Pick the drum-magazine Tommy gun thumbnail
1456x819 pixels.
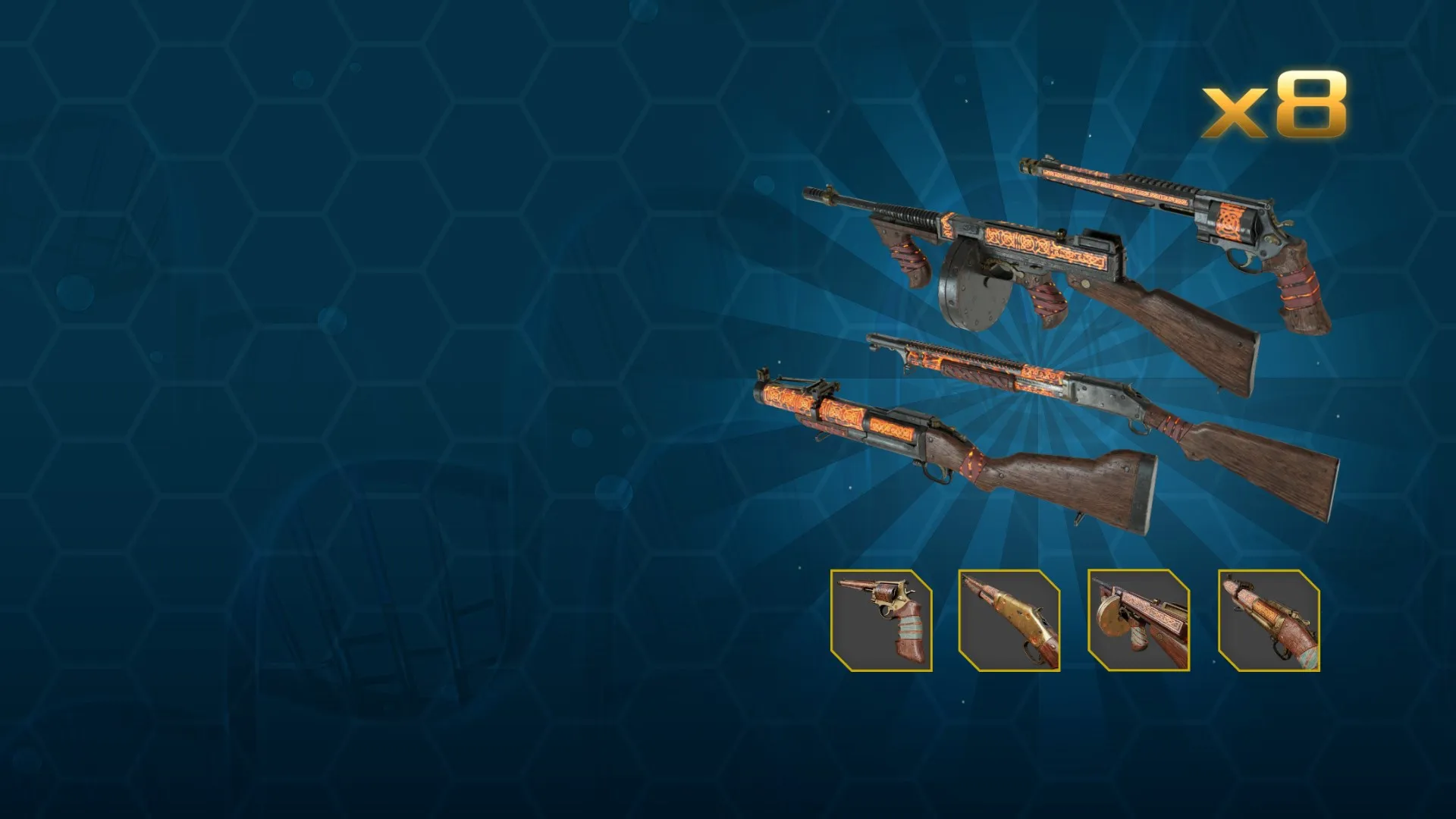tap(1138, 620)
